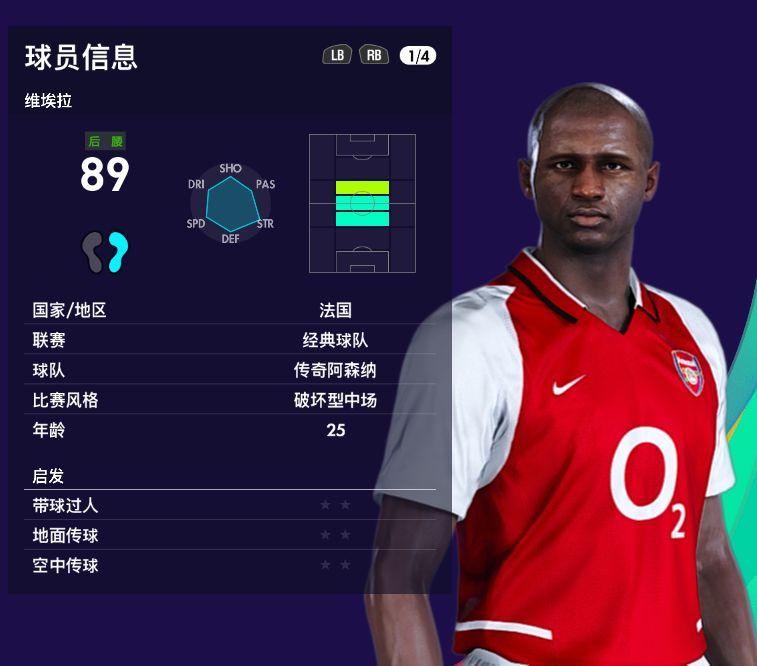This screenshot has height=666, width=757.
Task: Select the 空中传球 row
Action: [x=232, y=566]
